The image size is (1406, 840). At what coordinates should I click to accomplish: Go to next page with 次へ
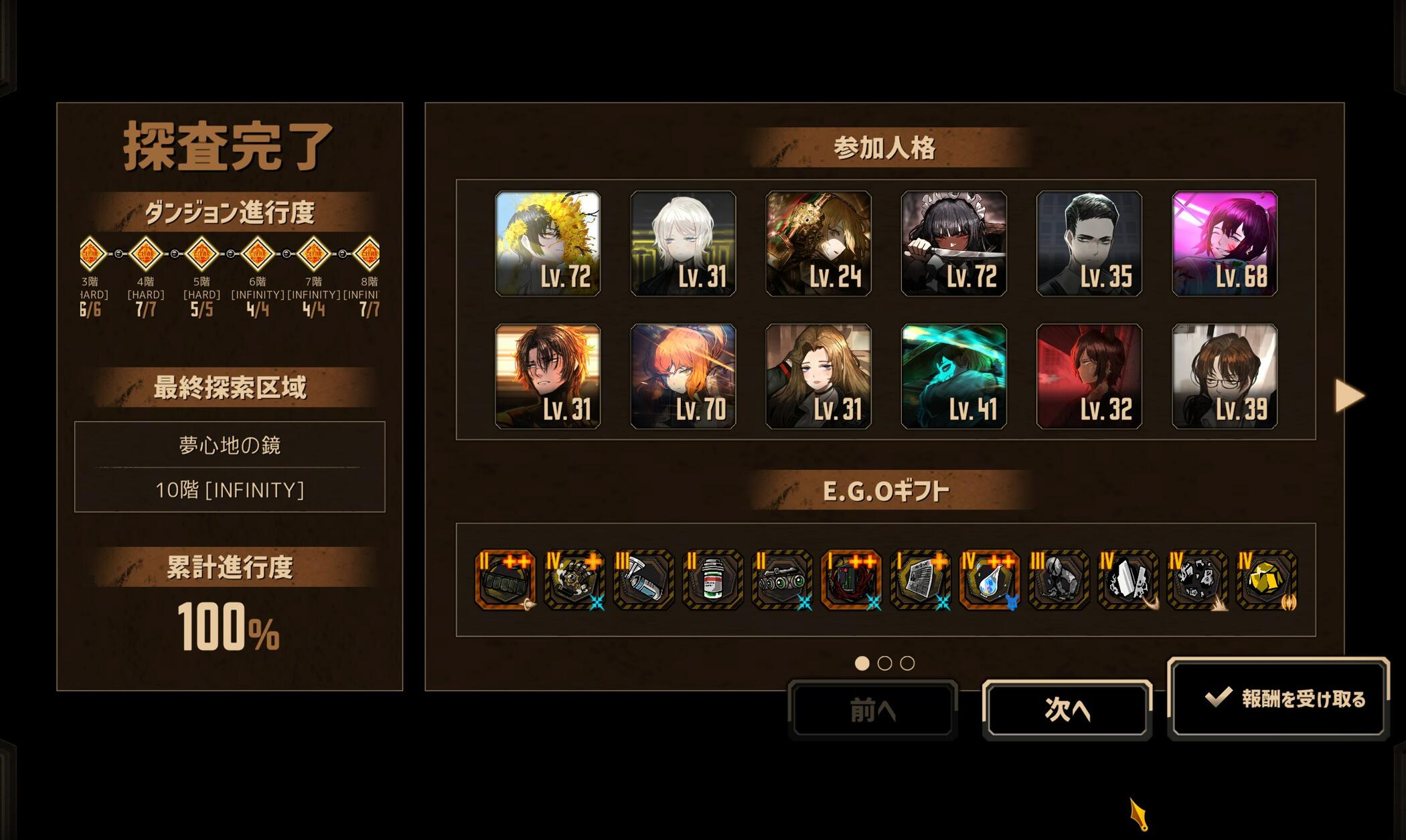(1067, 709)
